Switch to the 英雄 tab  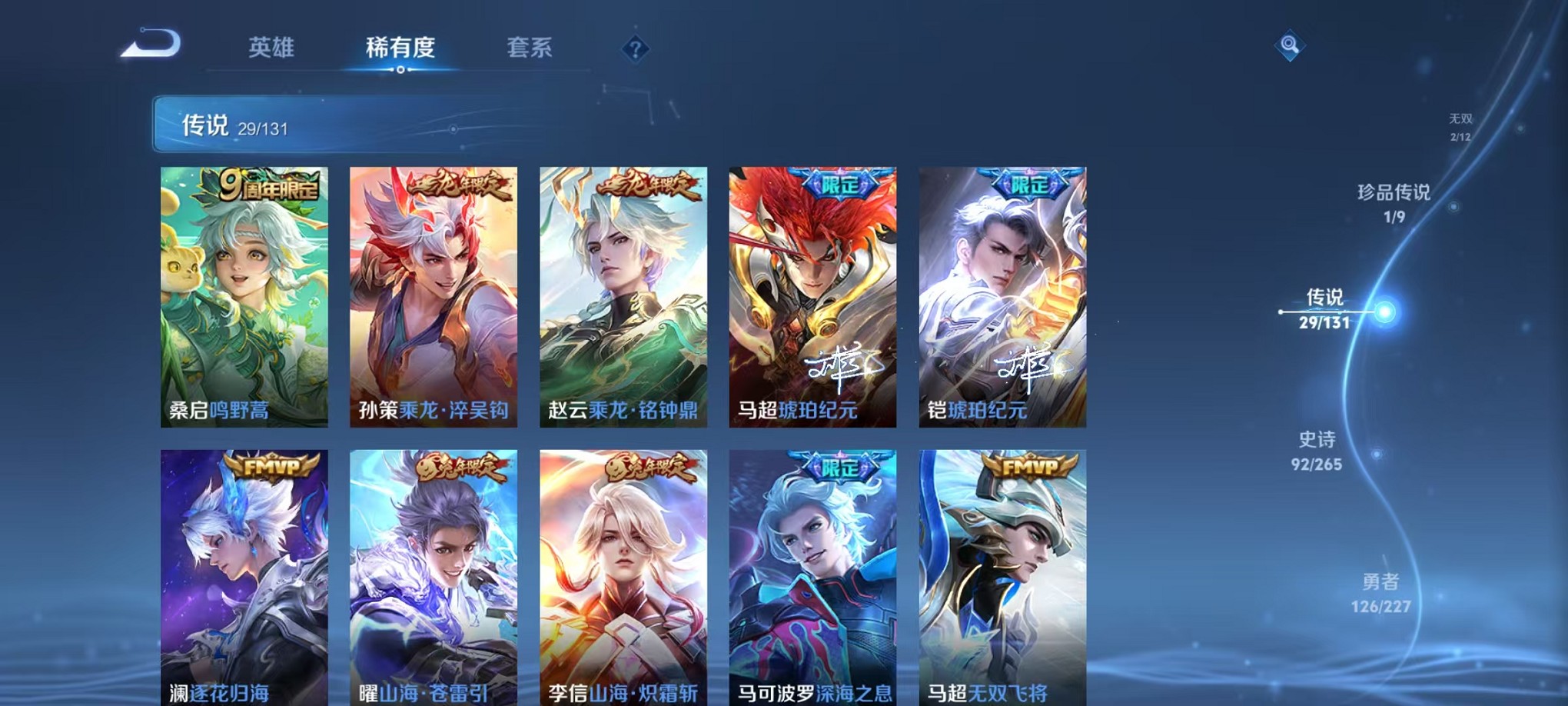(271, 48)
